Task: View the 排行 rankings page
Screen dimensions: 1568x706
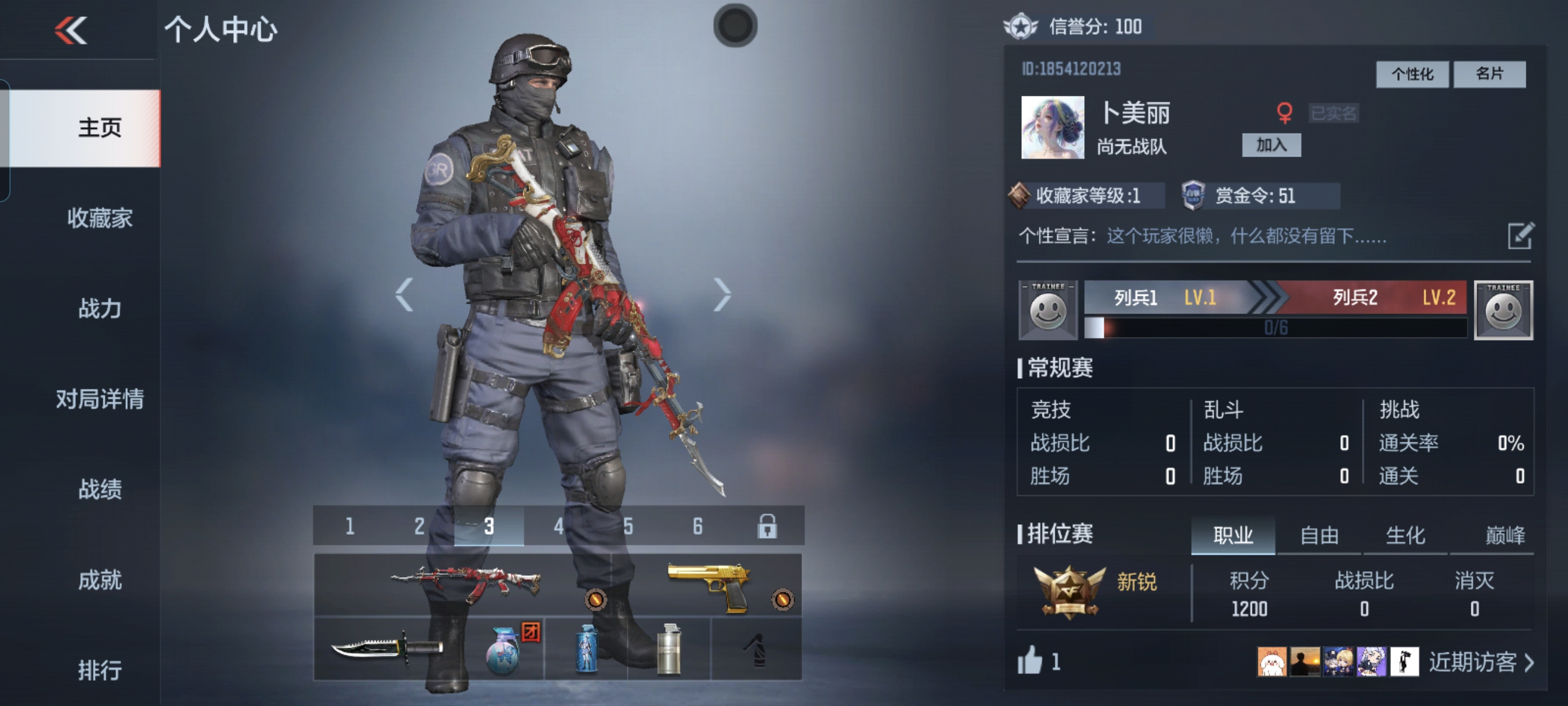Action: (100, 670)
